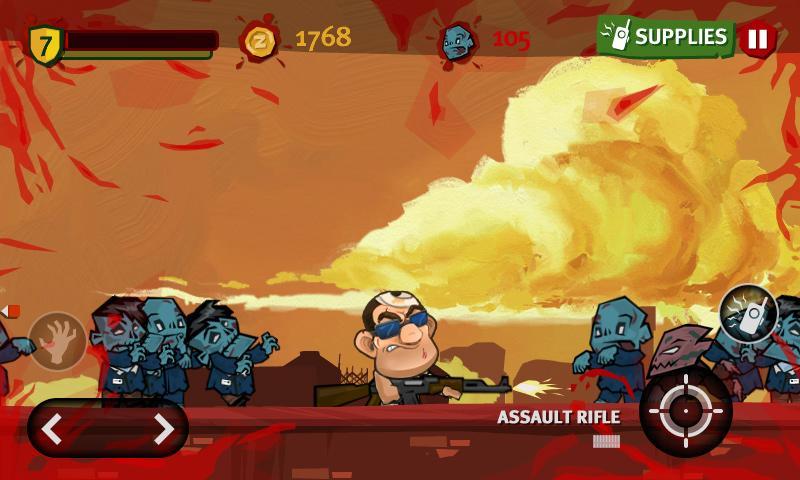Fire weapon with the crosshair button
800x480 pixels.
(x=685, y=411)
